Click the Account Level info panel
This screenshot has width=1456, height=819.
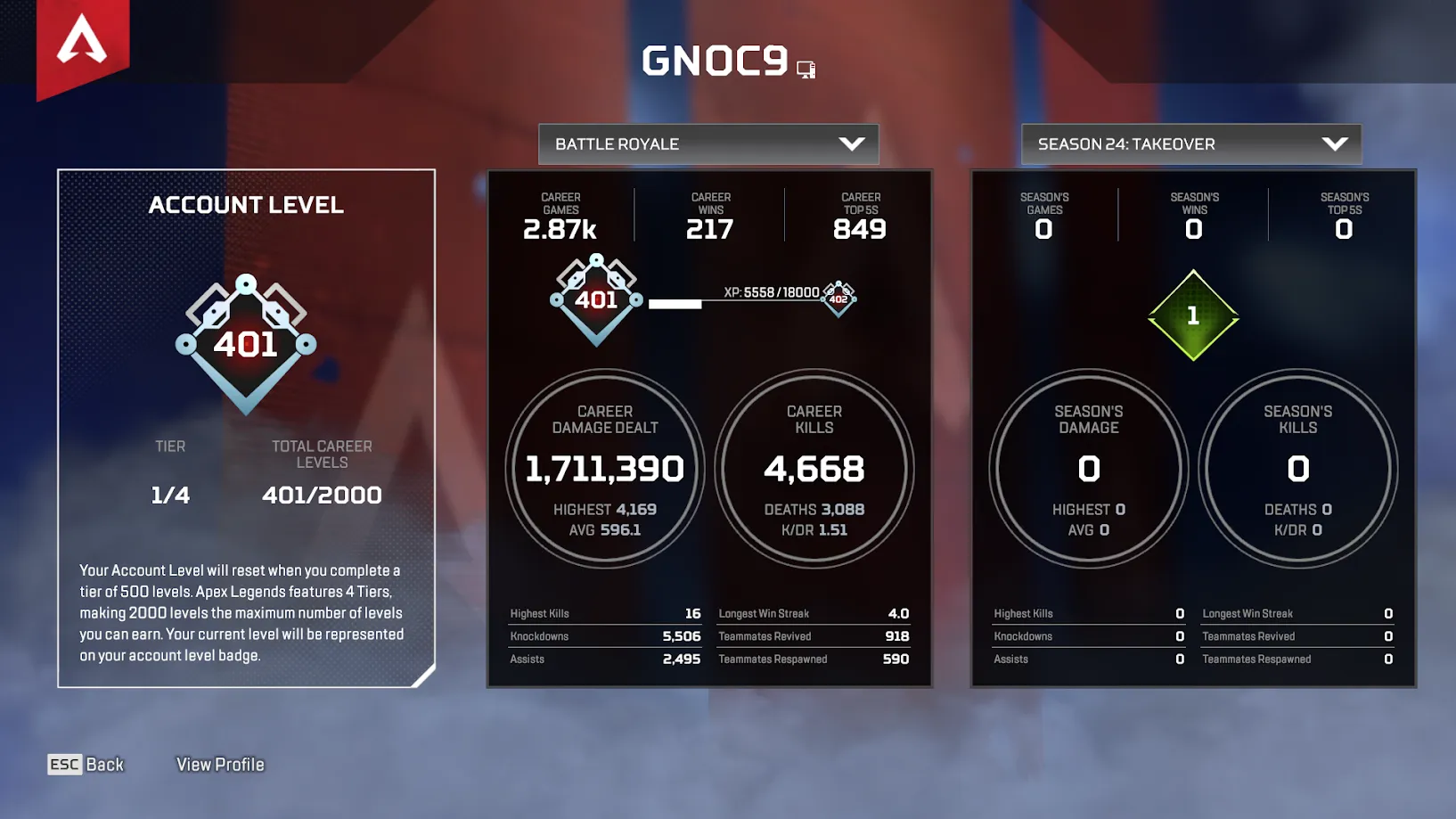[247, 428]
